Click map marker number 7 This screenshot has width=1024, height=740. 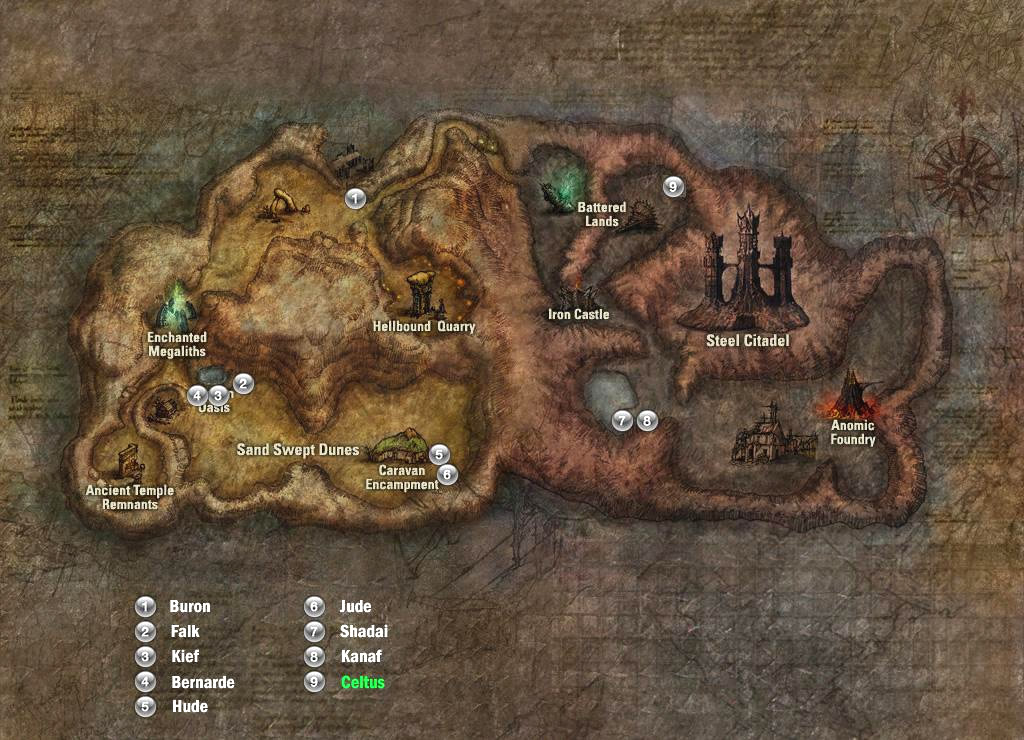tap(623, 421)
